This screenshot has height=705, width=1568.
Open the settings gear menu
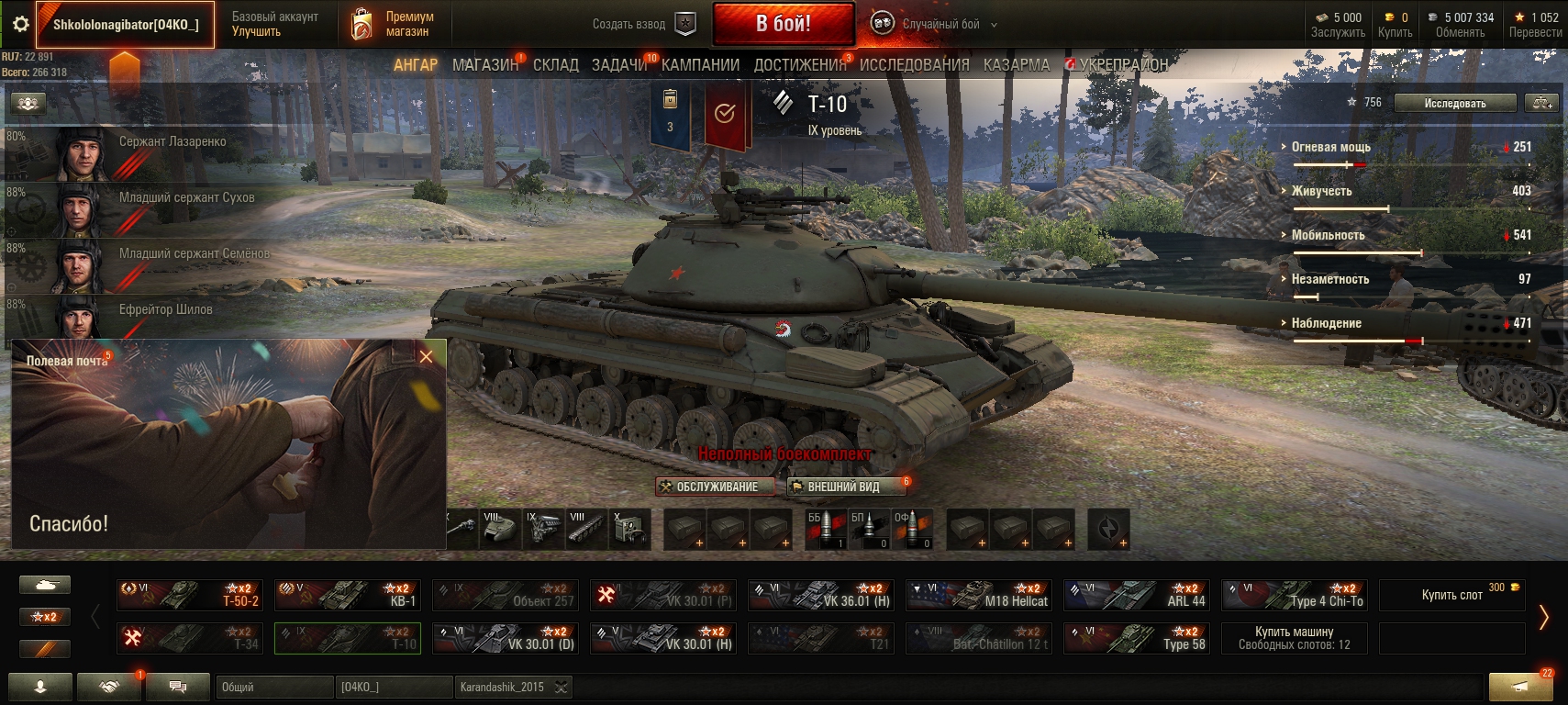point(19,25)
